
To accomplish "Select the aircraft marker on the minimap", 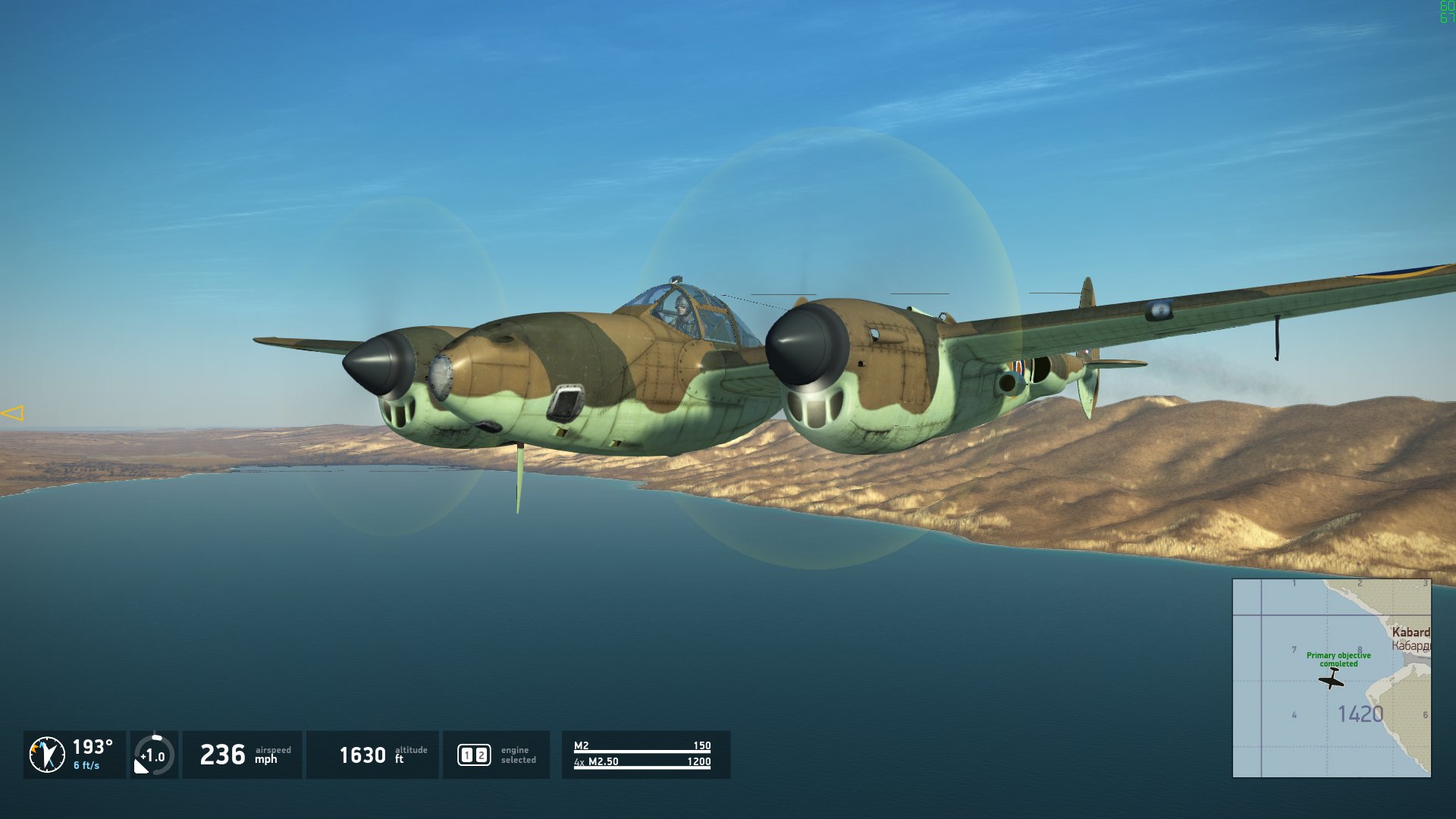I will click(1332, 679).
